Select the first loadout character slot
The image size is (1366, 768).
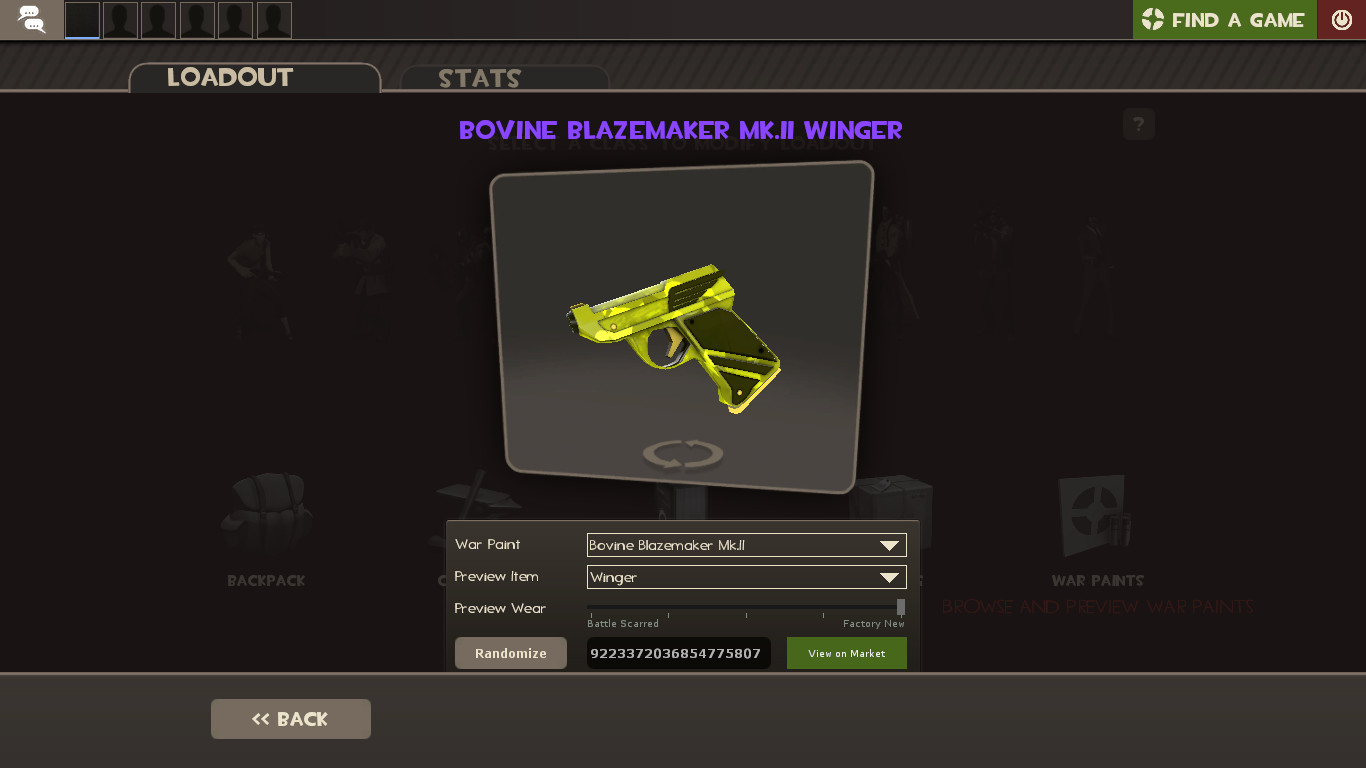tap(82, 19)
